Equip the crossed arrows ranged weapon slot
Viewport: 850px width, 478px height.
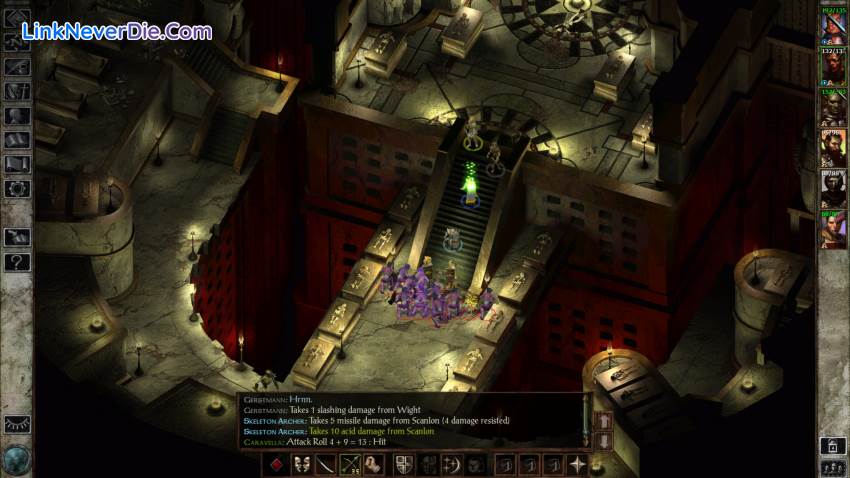point(350,464)
